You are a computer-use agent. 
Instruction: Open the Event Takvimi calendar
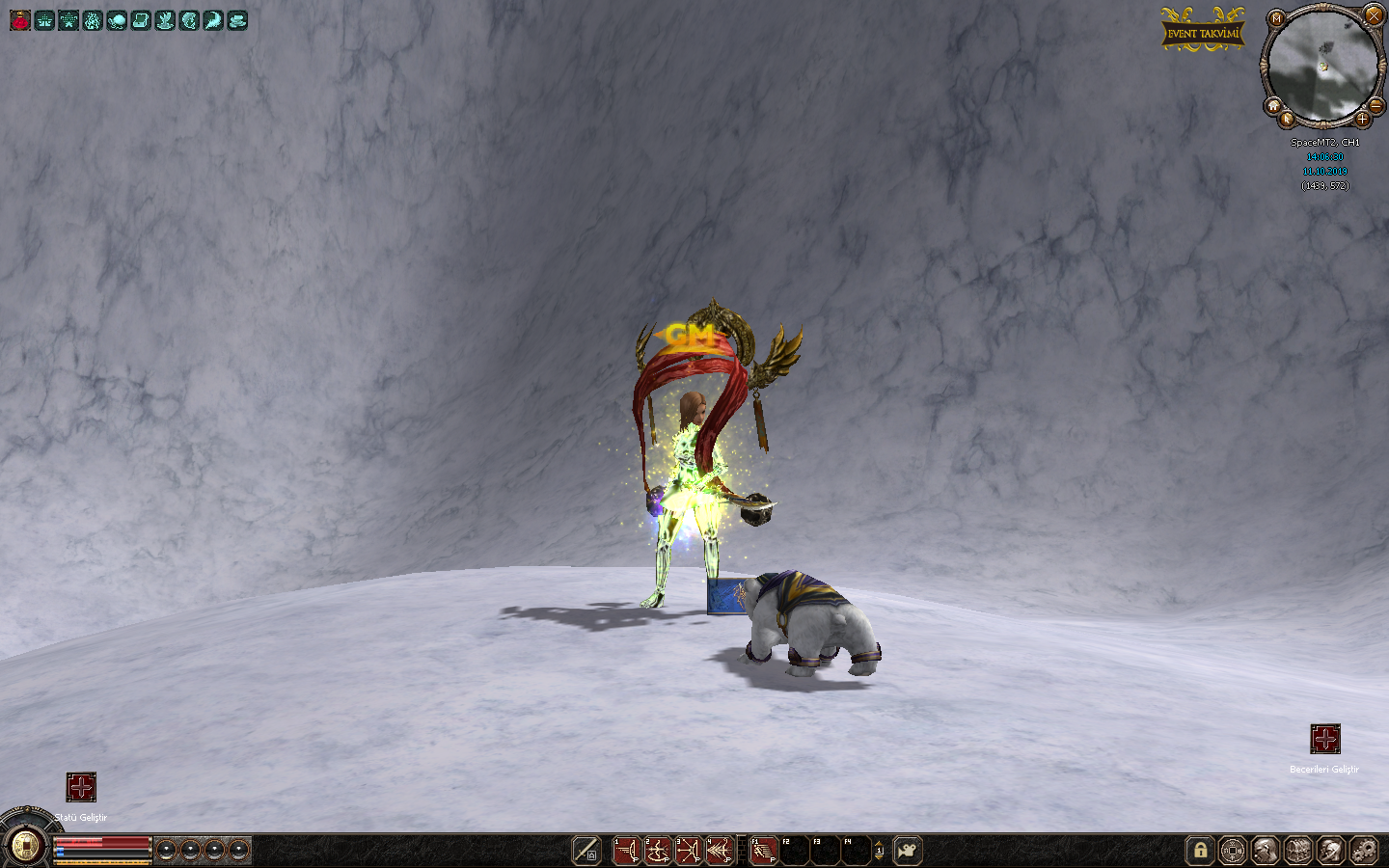tap(1202, 33)
